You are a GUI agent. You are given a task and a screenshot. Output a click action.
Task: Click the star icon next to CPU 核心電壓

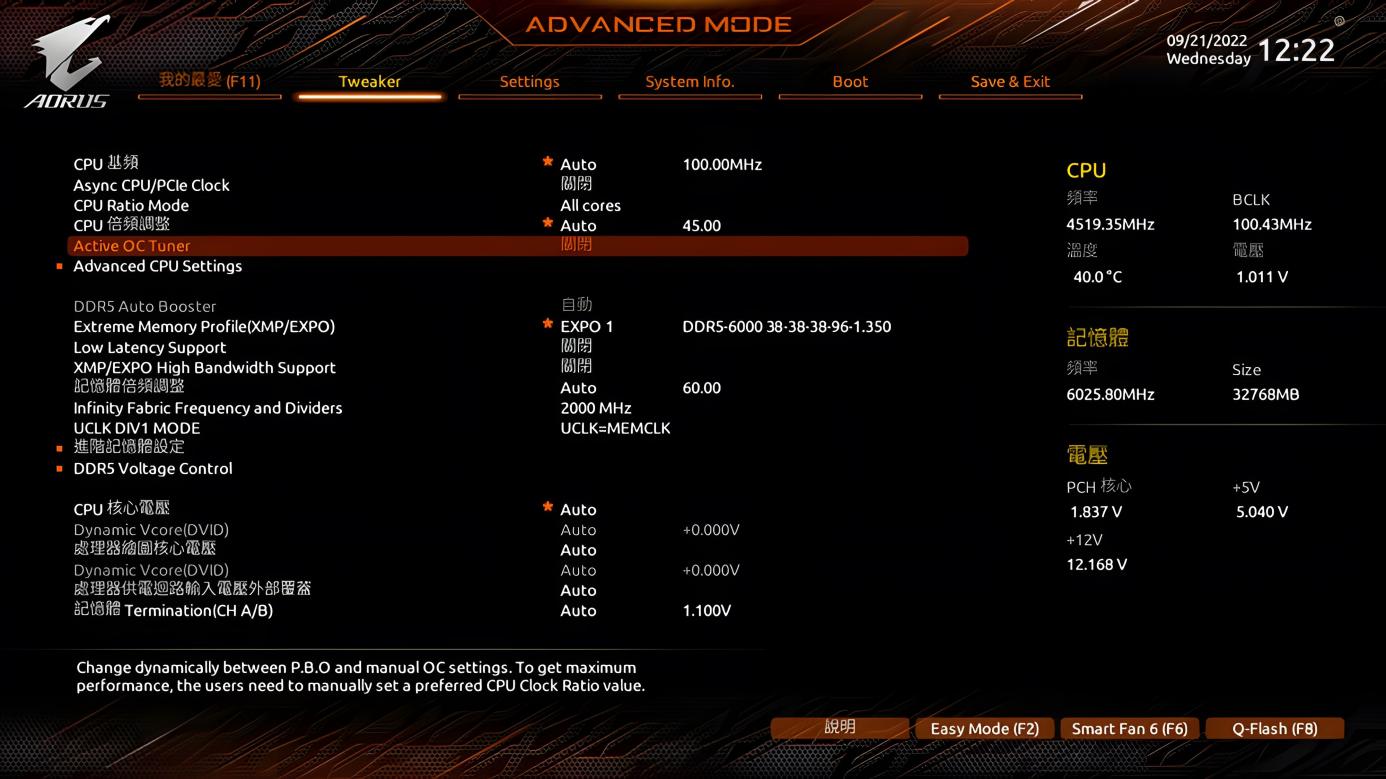[x=547, y=505]
